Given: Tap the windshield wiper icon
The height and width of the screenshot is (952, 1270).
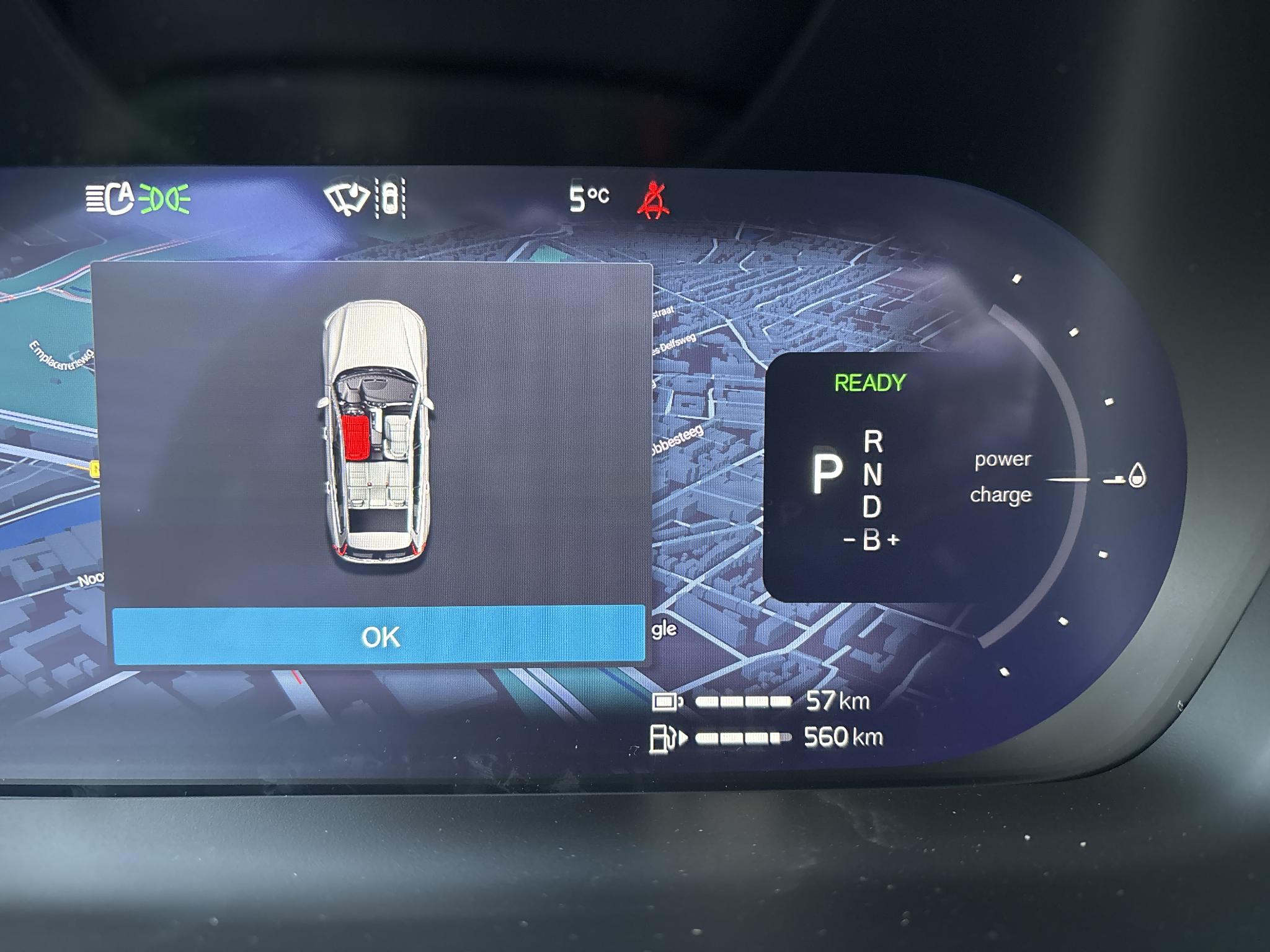Looking at the screenshot, I should 346,198.
